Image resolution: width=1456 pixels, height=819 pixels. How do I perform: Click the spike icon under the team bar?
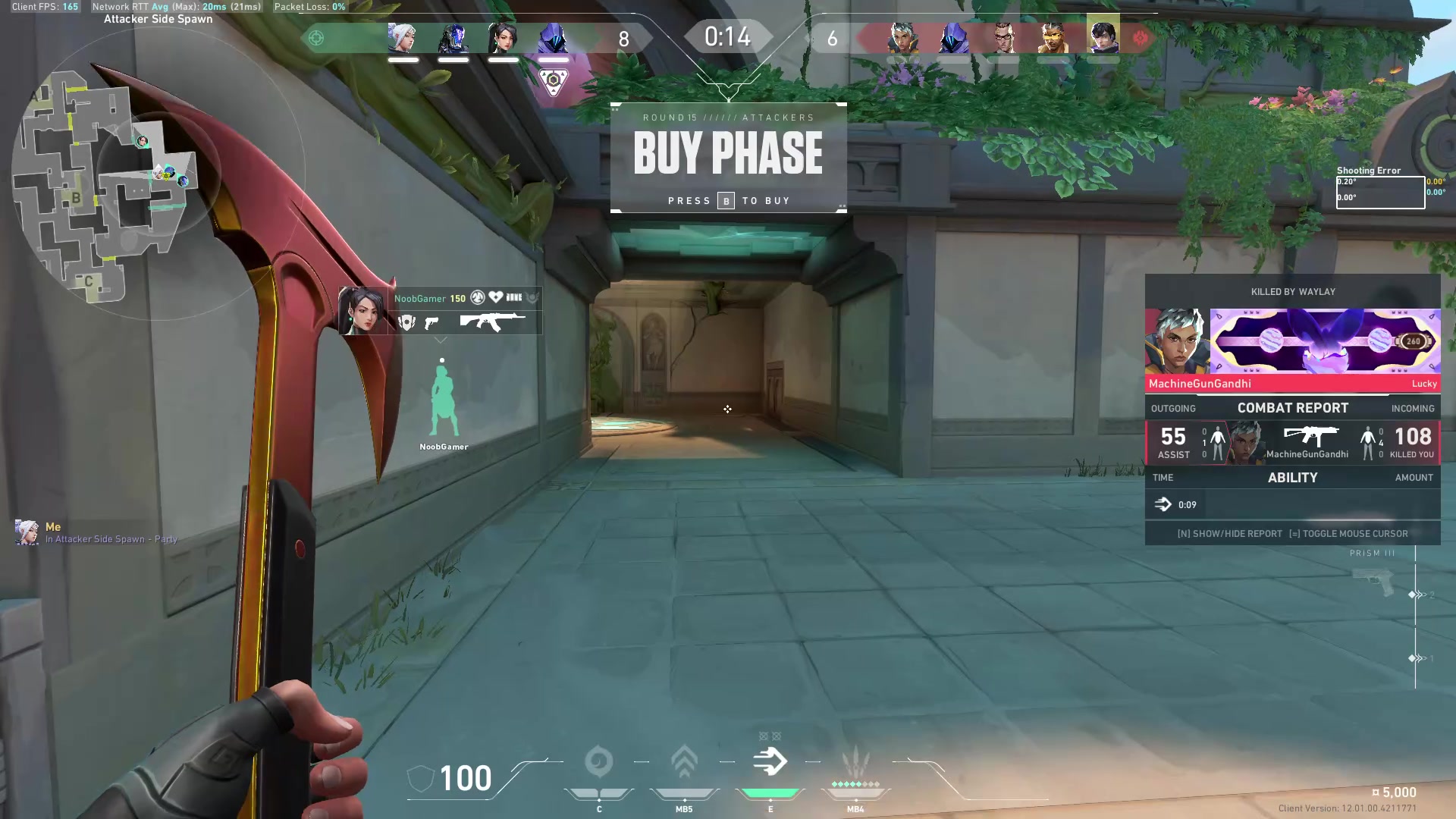pyautogui.click(x=554, y=81)
